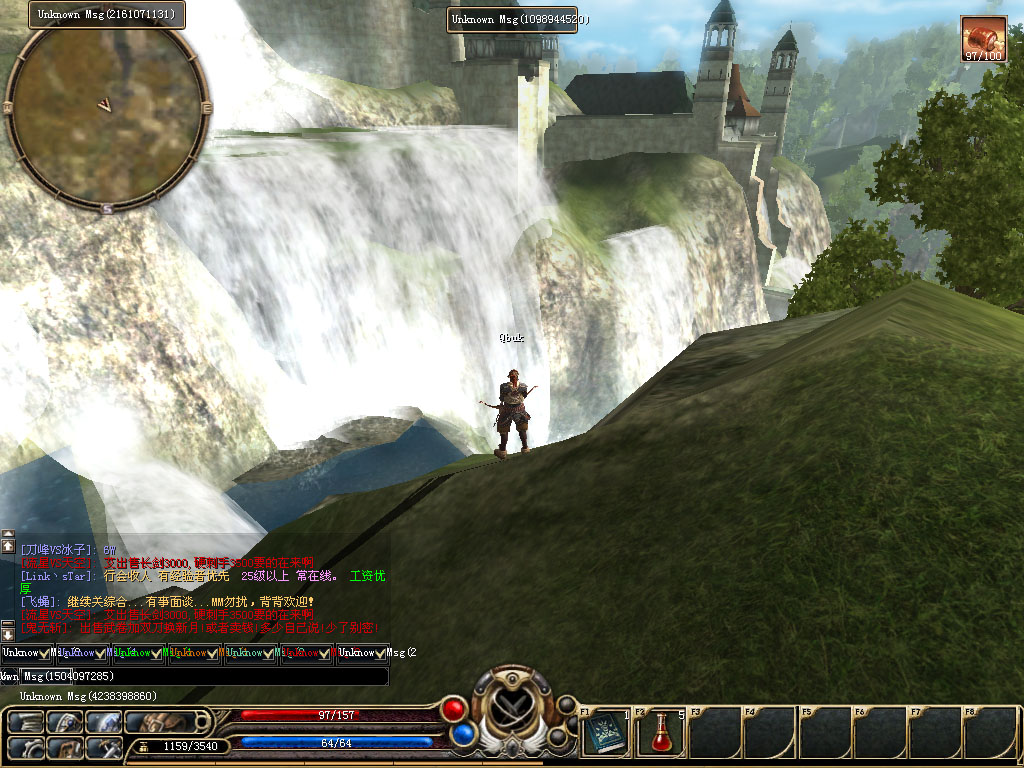The width and height of the screenshot is (1024, 768).
Task: Open the scroll menu button
Action: pyautogui.click(x=27, y=722)
